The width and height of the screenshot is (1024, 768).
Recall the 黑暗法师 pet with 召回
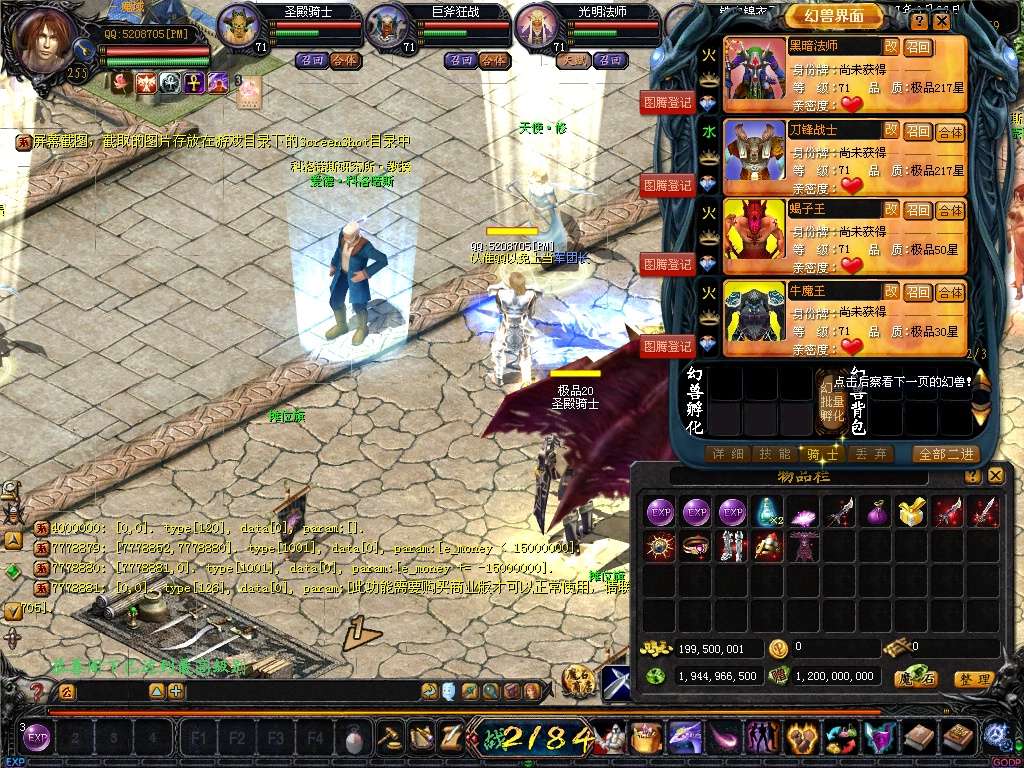pyautogui.click(x=918, y=47)
